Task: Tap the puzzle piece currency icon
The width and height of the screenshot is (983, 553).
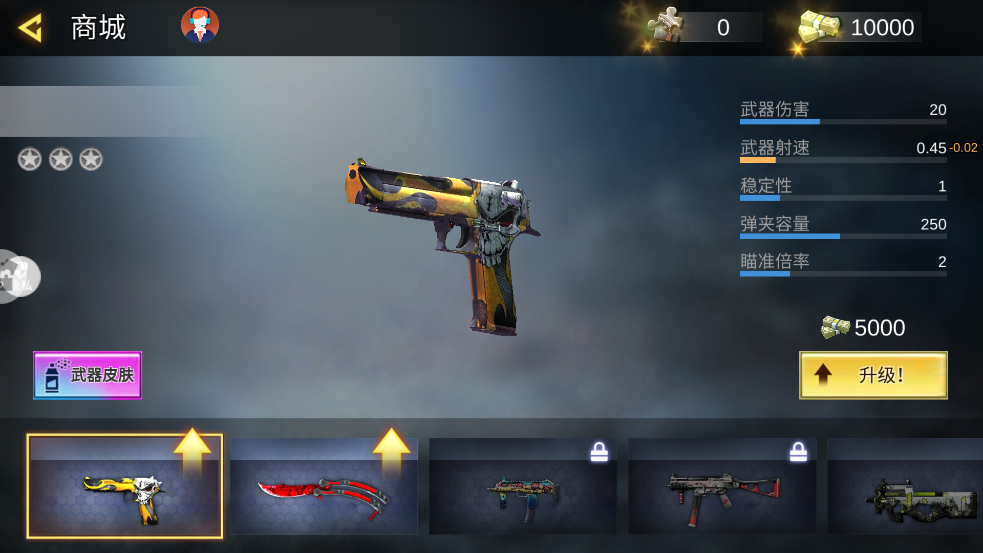Action: tap(664, 26)
